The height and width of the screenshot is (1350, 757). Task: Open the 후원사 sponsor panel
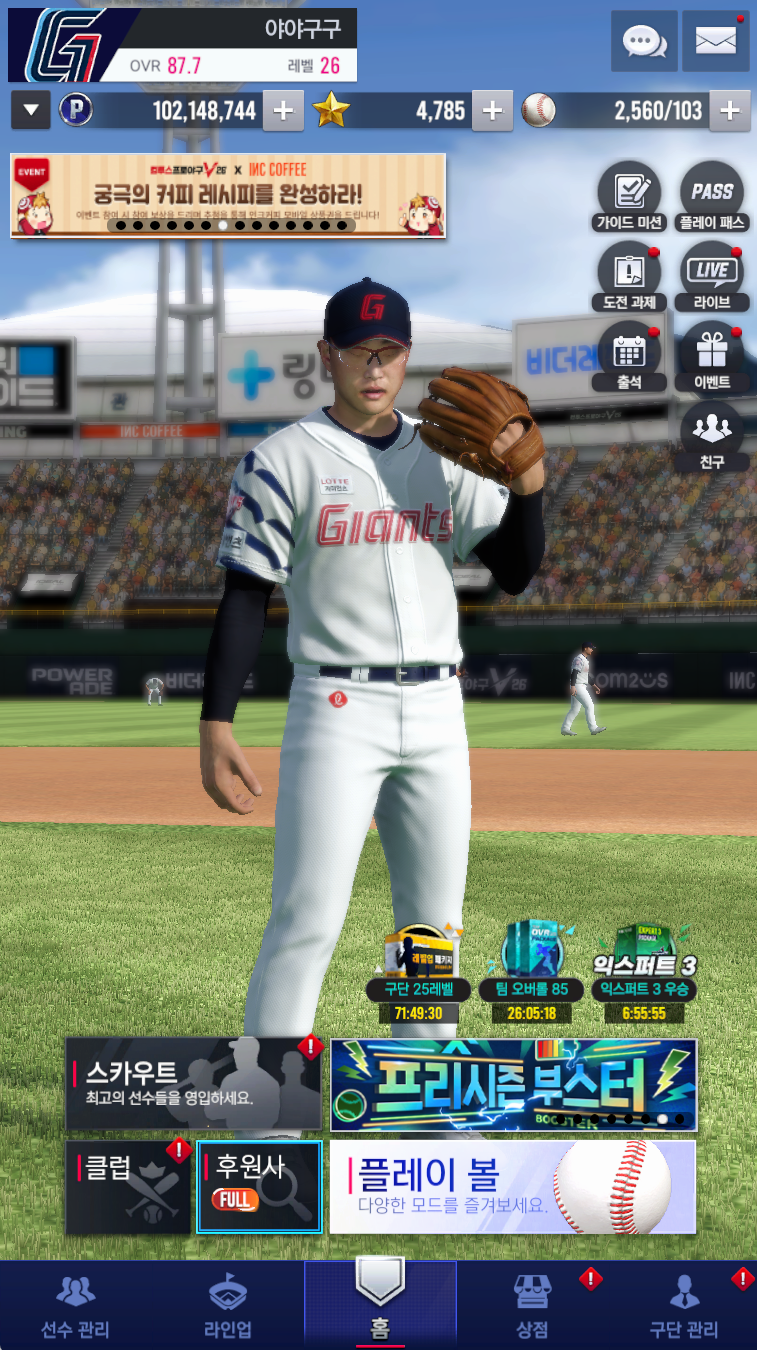pyautogui.click(x=259, y=1187)
